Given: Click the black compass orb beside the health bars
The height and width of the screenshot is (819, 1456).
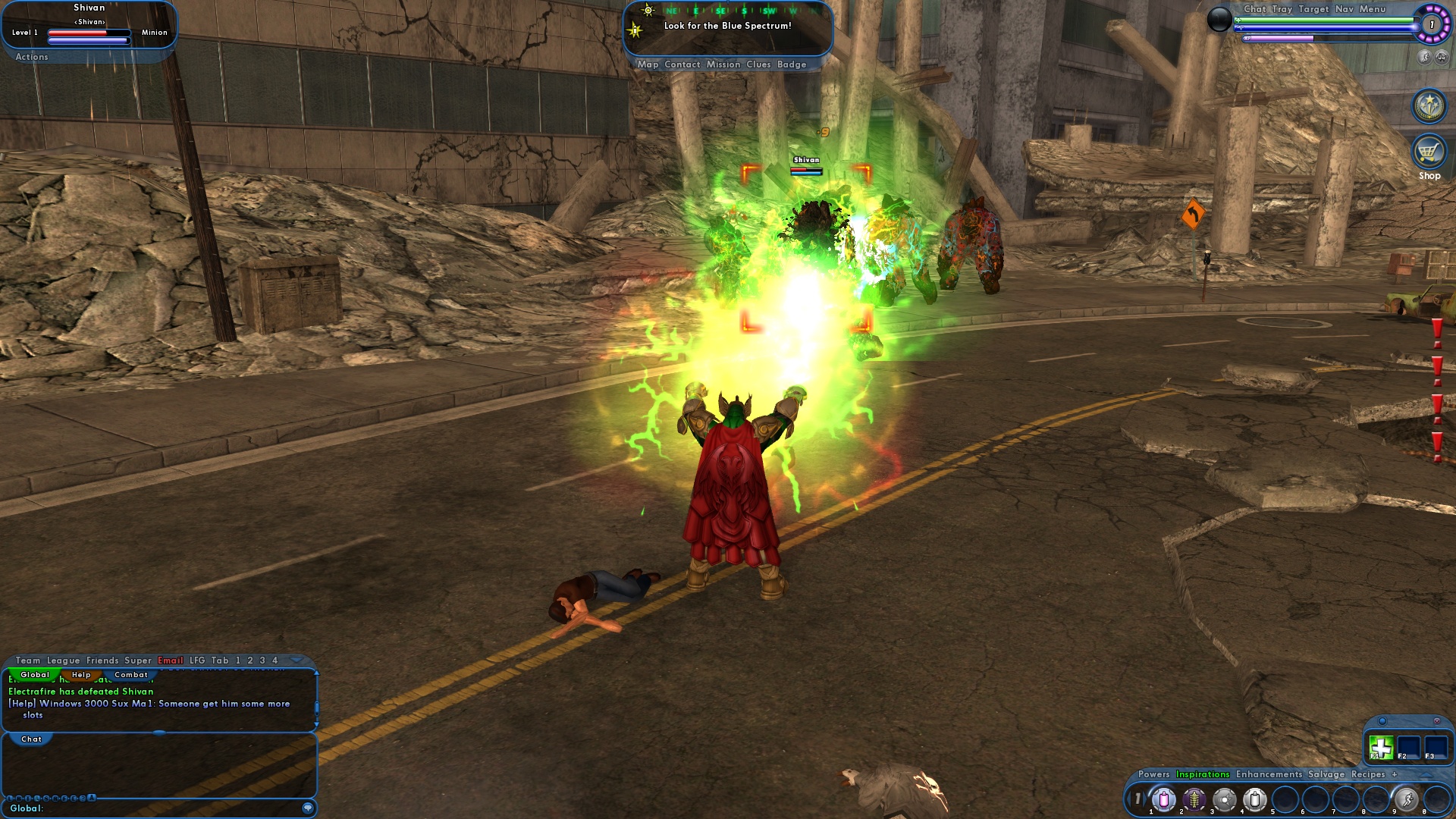Looking at the screenshot, I should coord(1219,20).
